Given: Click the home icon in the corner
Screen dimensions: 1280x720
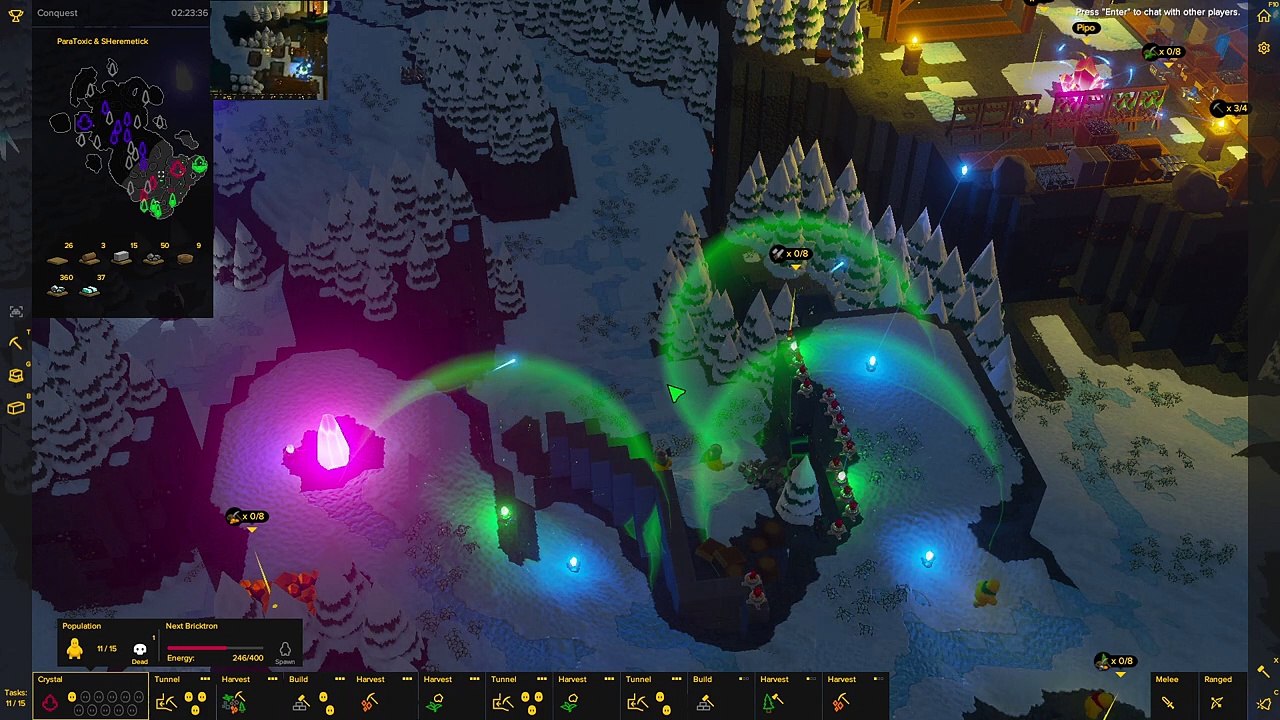Looking at the screenshot, I should (x=1264, y=15).
